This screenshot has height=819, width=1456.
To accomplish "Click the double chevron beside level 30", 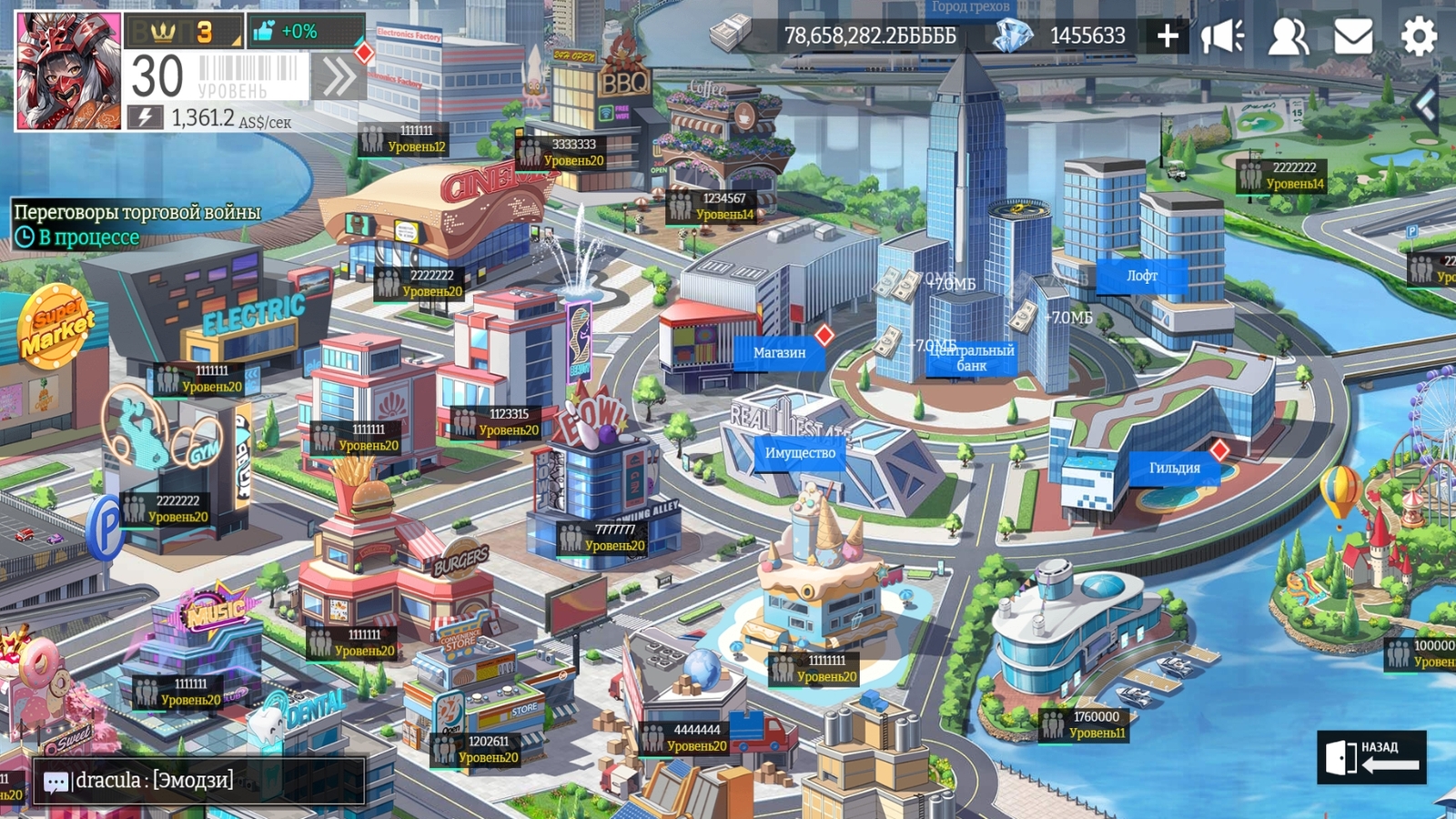I will pyautogui.click(x=338, y=77).
